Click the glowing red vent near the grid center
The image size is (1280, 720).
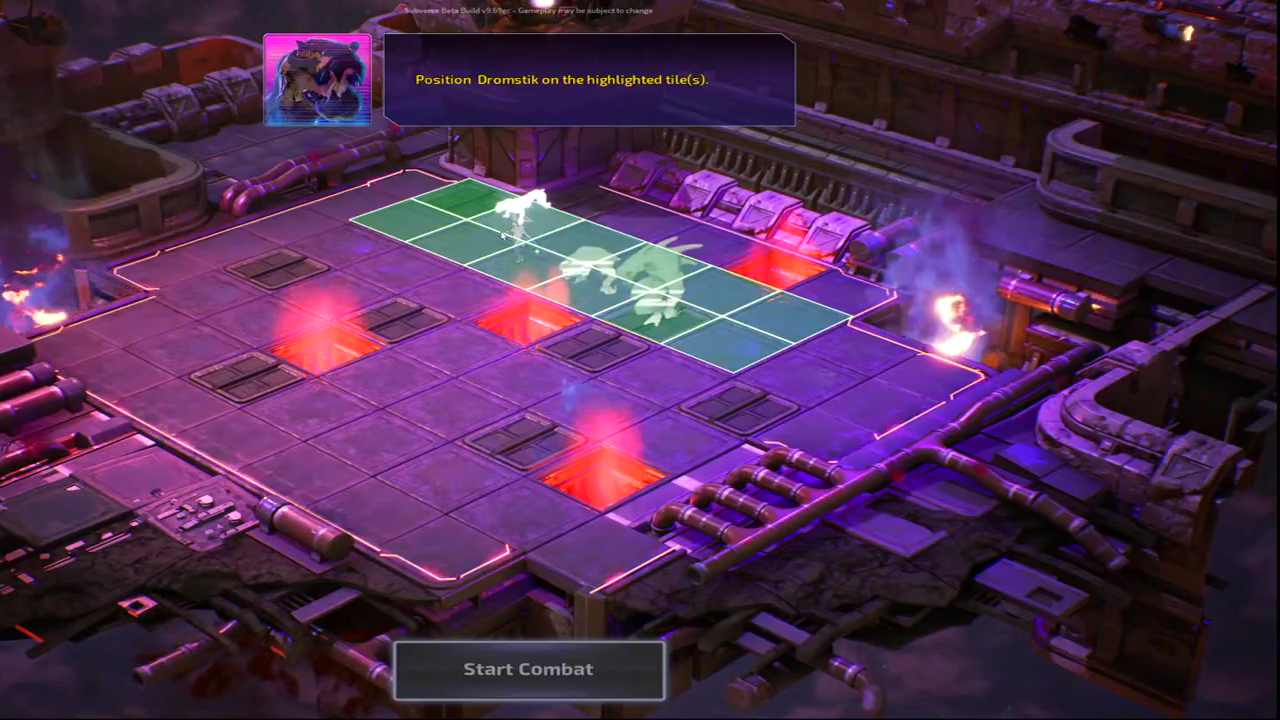[x=527, y=318]
